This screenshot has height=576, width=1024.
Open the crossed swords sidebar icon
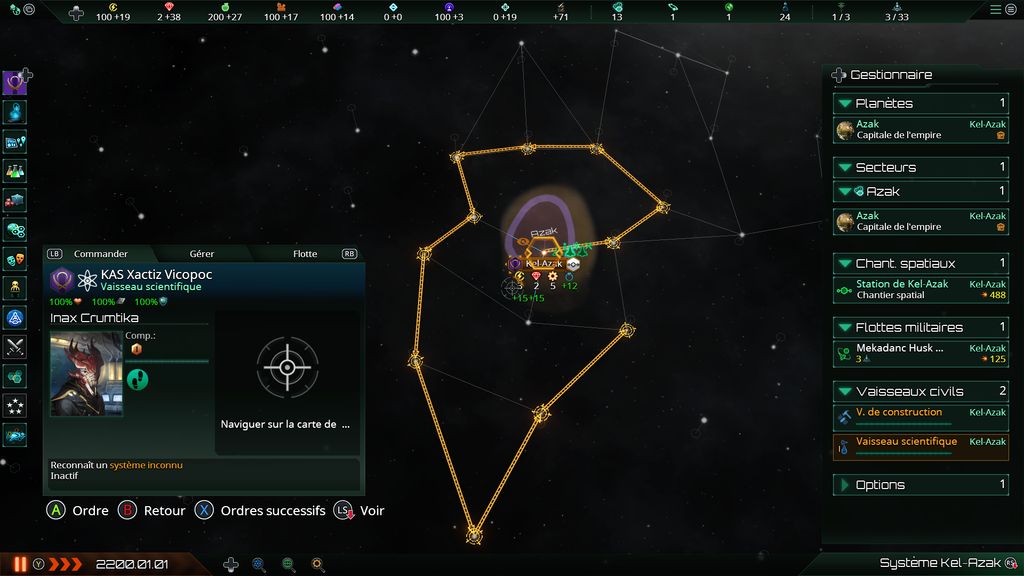tap(15, 347)
